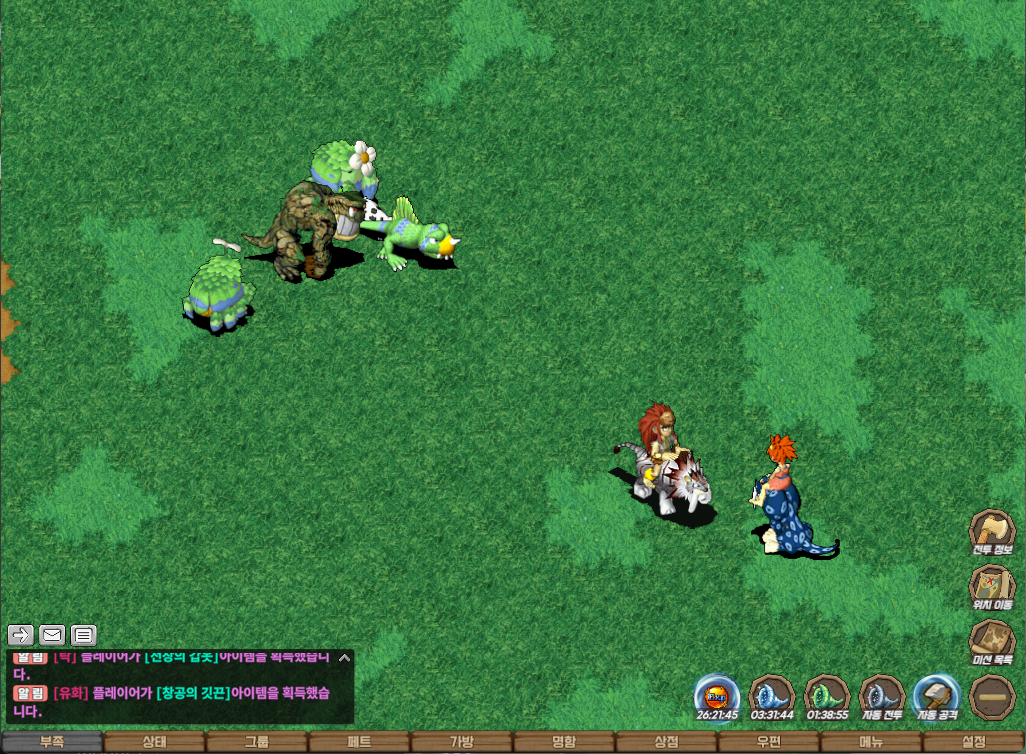Viewport: 1026px width, 754px height.
Task: Collapse the icon bar with the minus button
Action: click(x=993, y=696)
